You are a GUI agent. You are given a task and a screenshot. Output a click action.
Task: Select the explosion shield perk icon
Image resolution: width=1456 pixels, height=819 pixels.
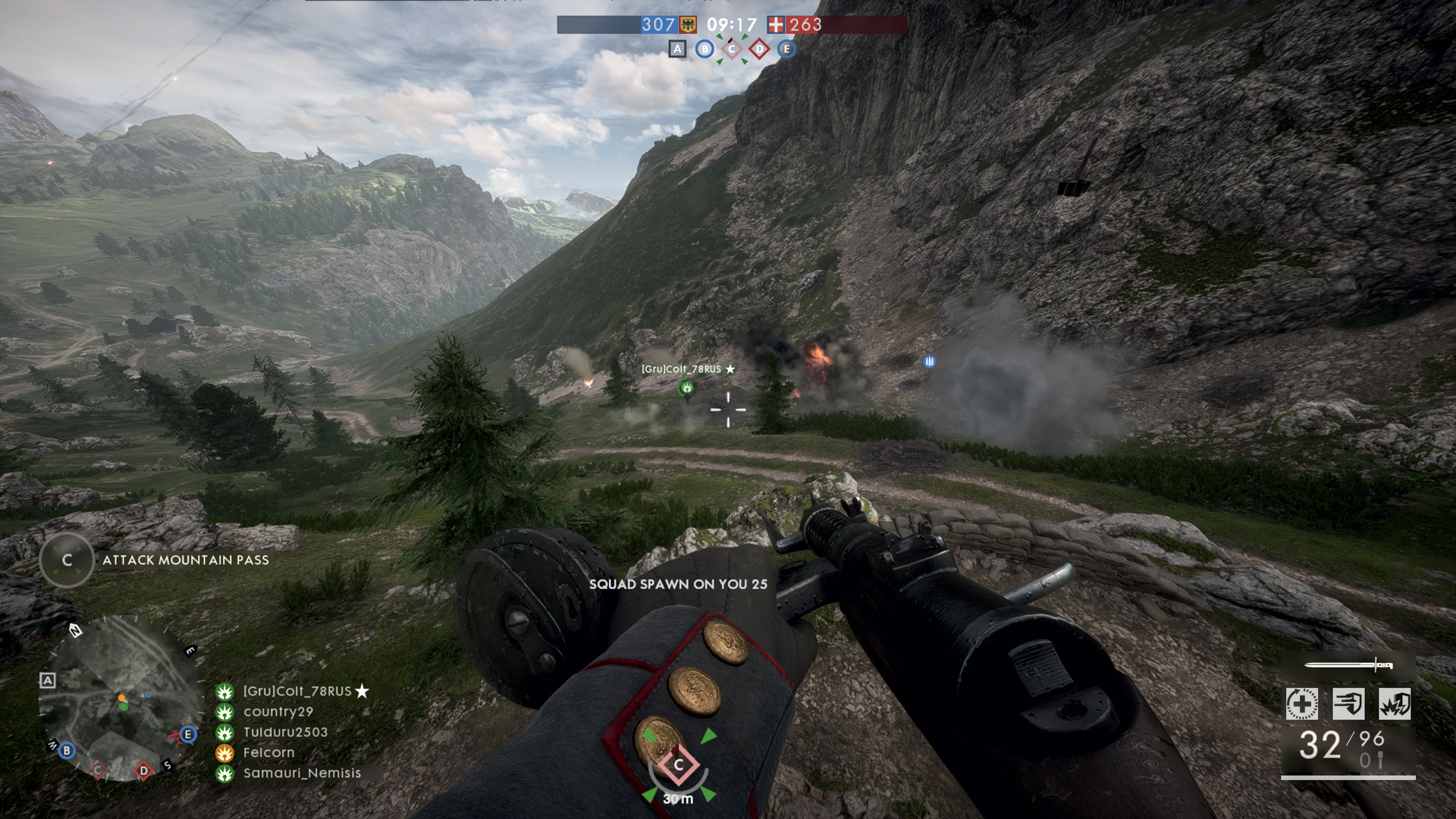pos(1395,704)
